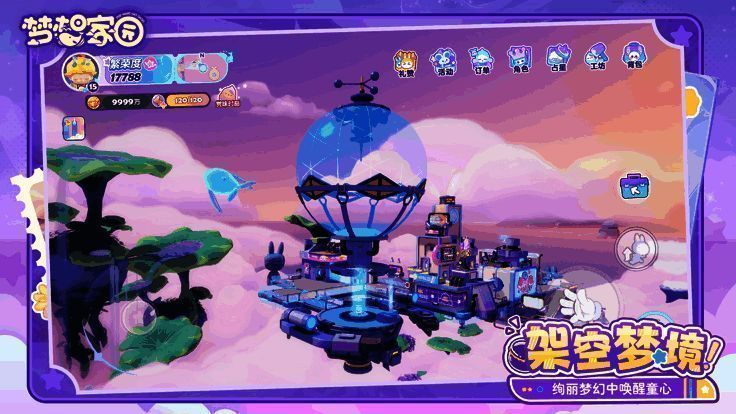Open the 订单 orders icon
The image size is (736, 414).
(481, 59)
